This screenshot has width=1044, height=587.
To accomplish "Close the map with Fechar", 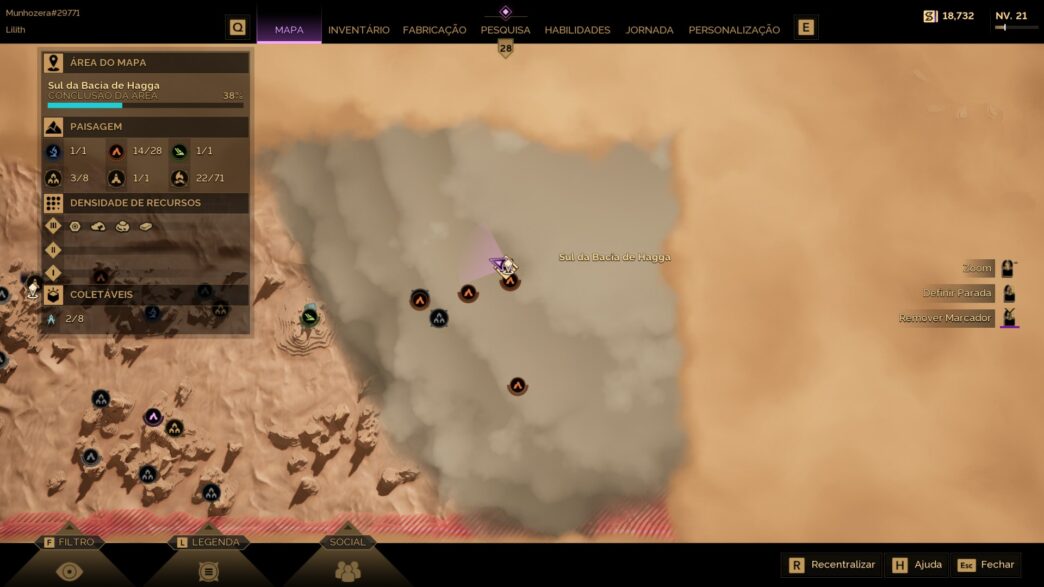I will click(986, 565).
